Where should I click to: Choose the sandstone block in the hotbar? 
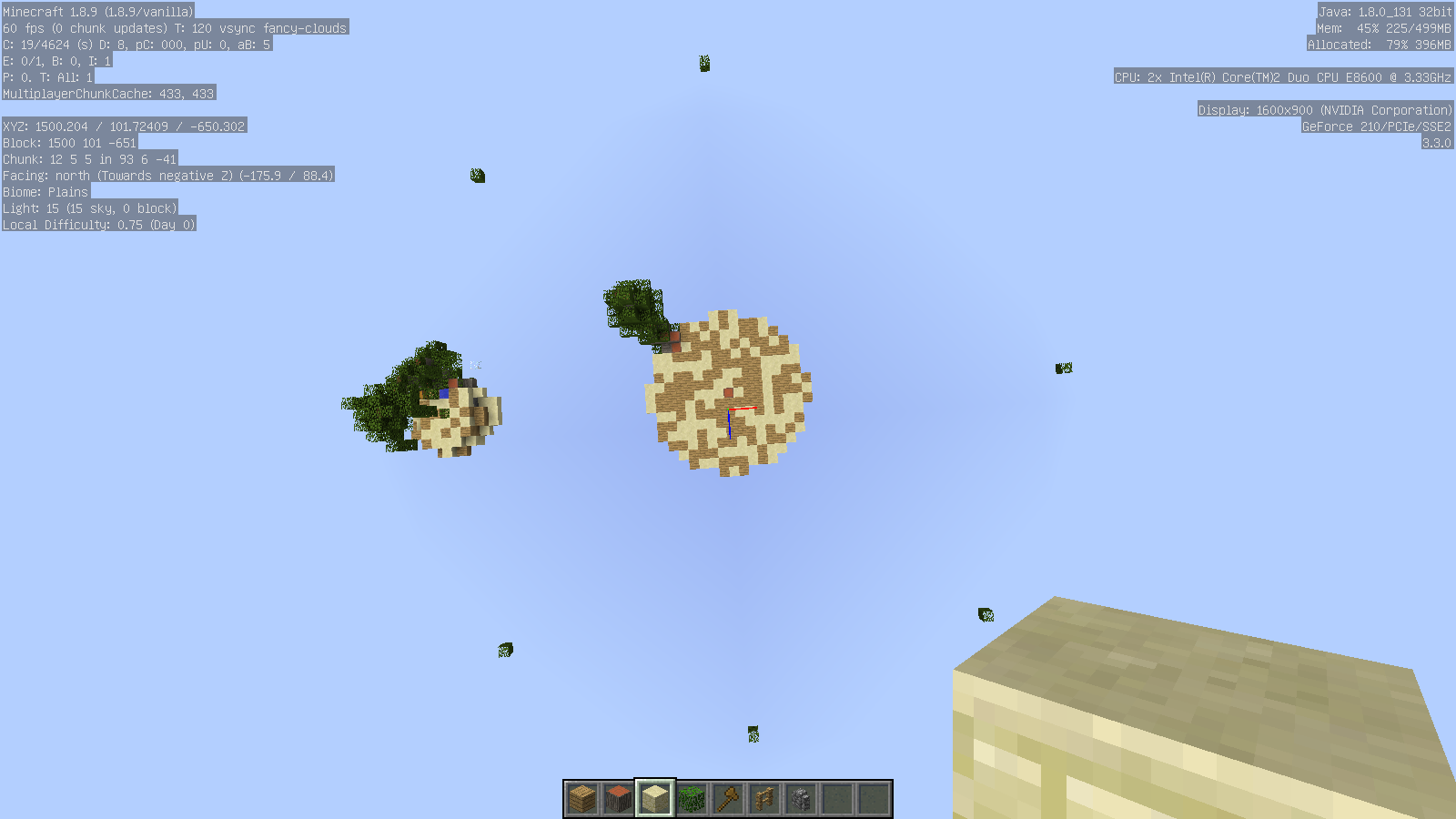coord(655,799)
